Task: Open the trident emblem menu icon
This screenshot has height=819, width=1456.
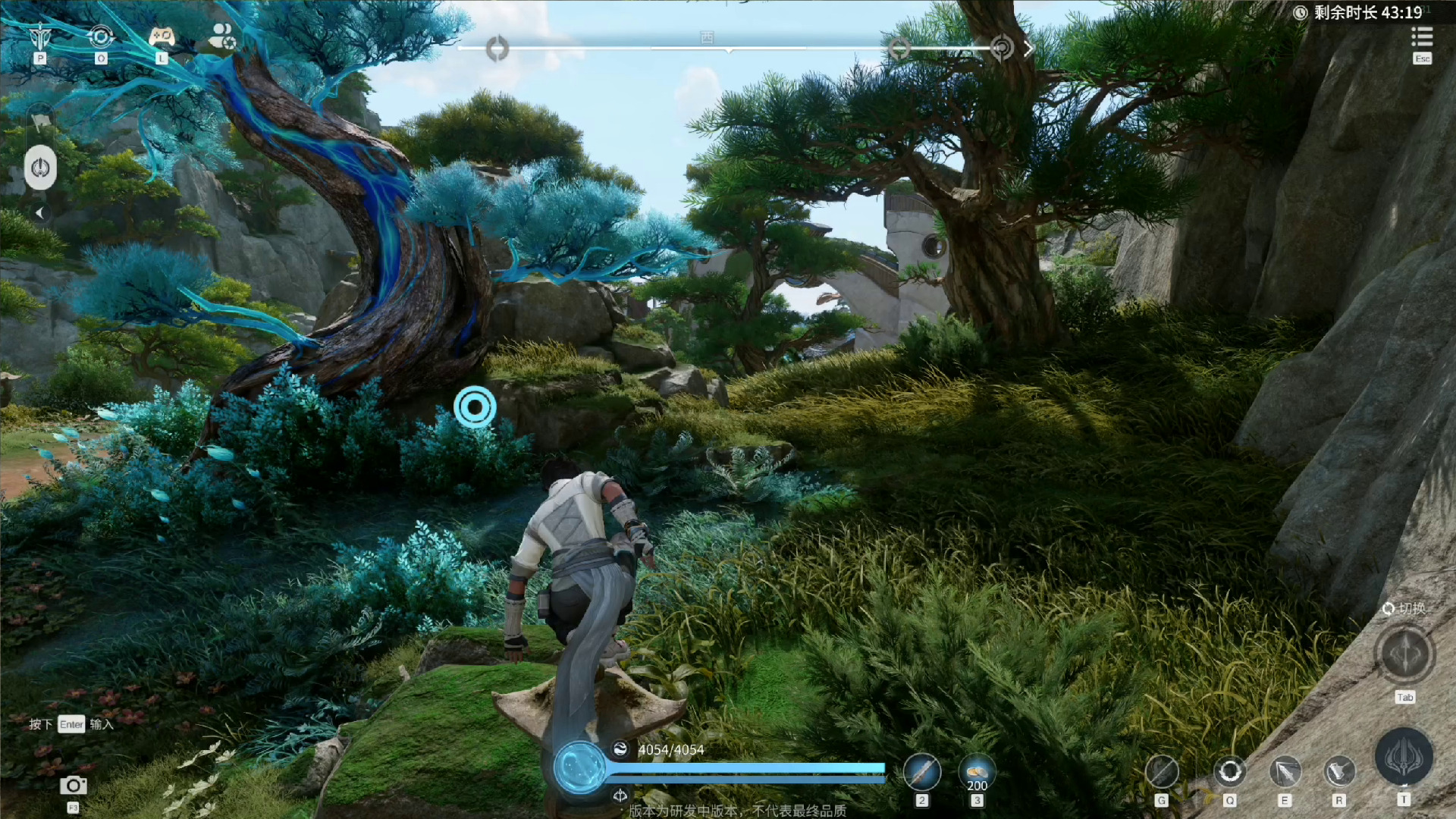Action: [x=39, y=36]
